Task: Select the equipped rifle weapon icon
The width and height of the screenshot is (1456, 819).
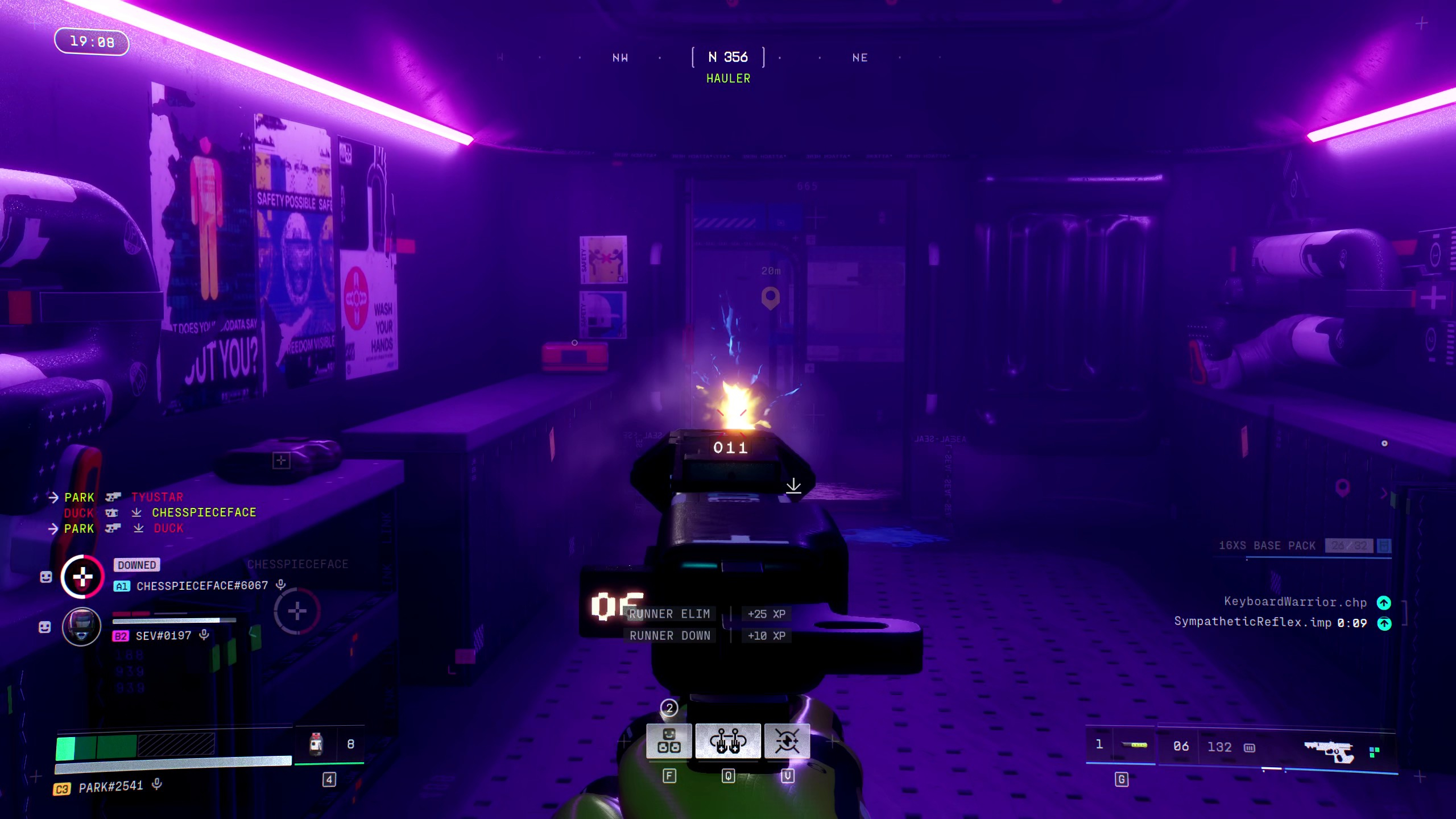Action: coord(1329,749)
